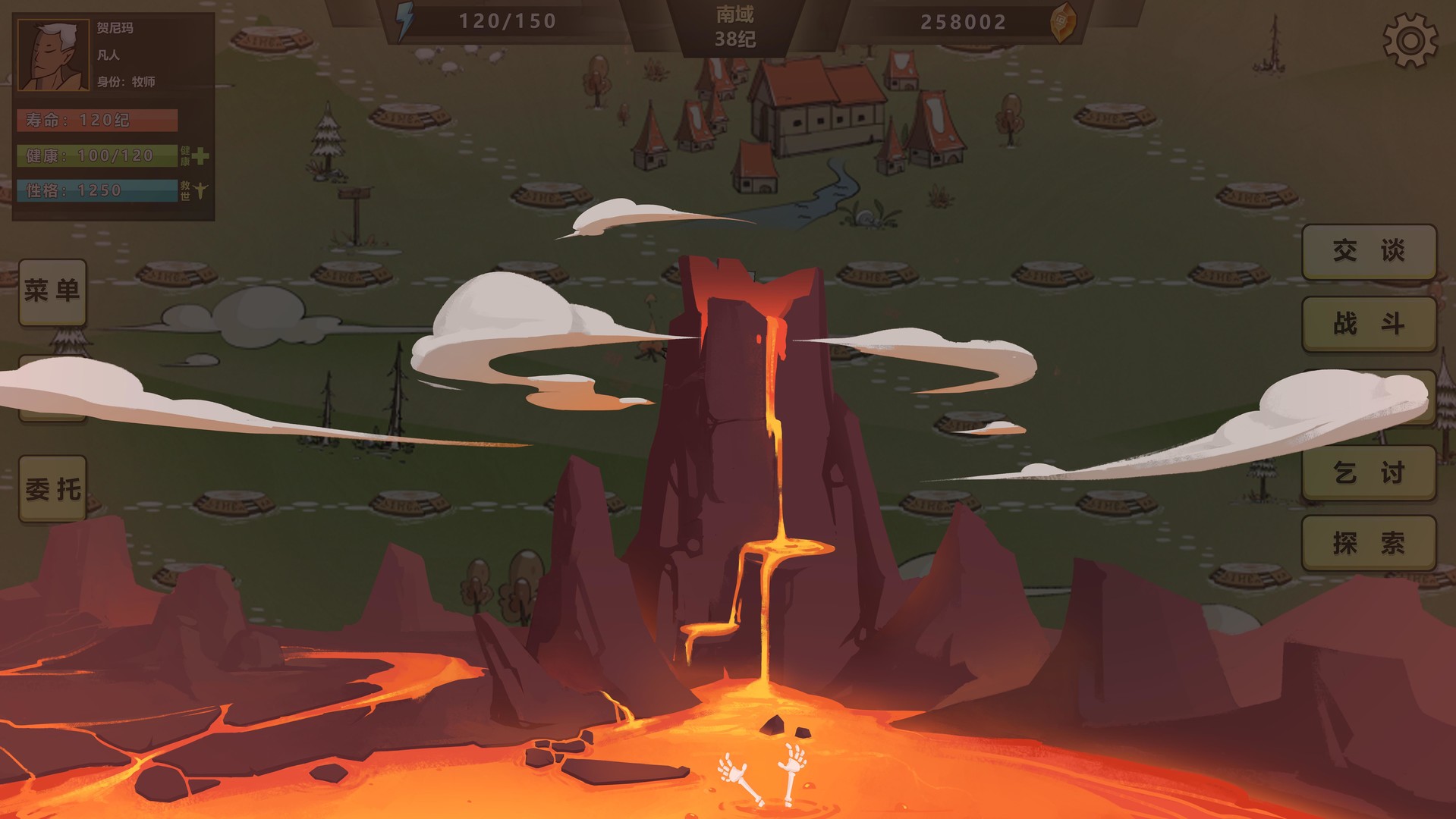
Task: Start a conversation with 交谈
Action: pos(1367,250)
